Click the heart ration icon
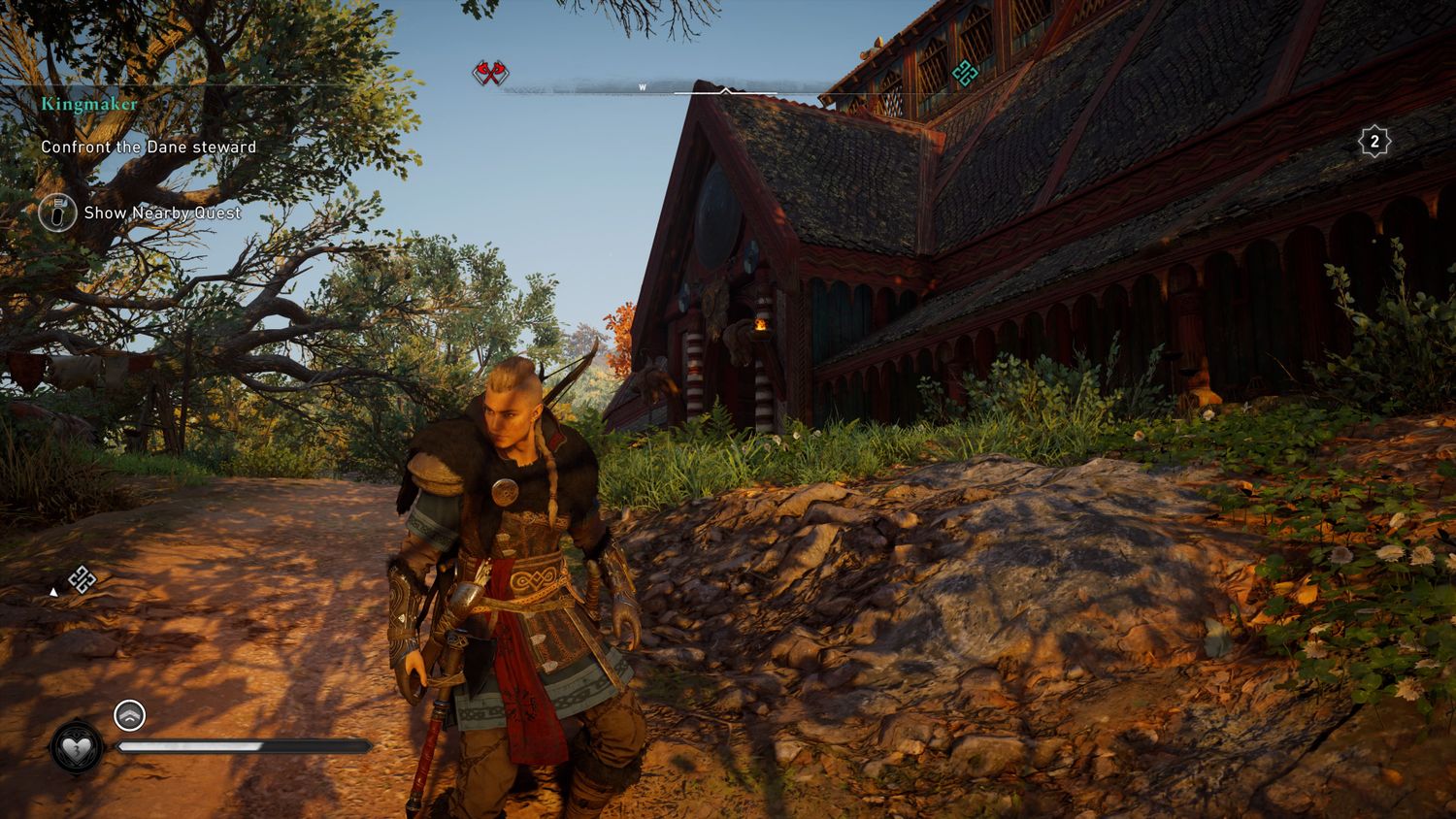Viewport: 1456px width, 819px height. (x=77, y=747)
